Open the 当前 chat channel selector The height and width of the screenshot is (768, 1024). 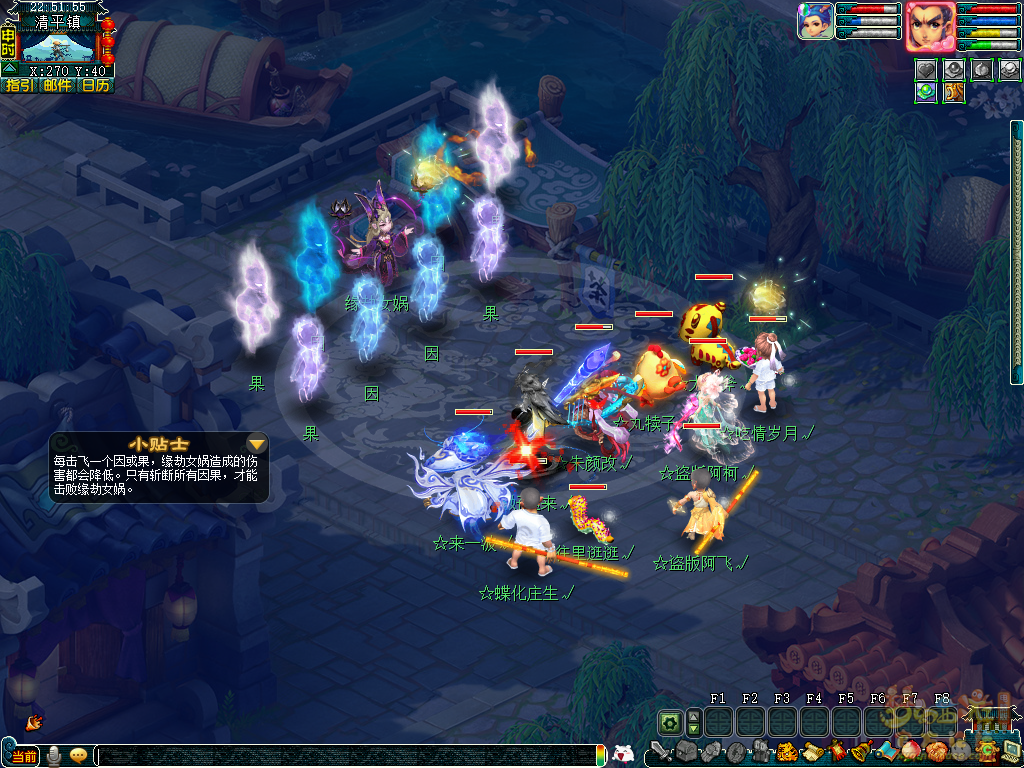coord(25,756)
